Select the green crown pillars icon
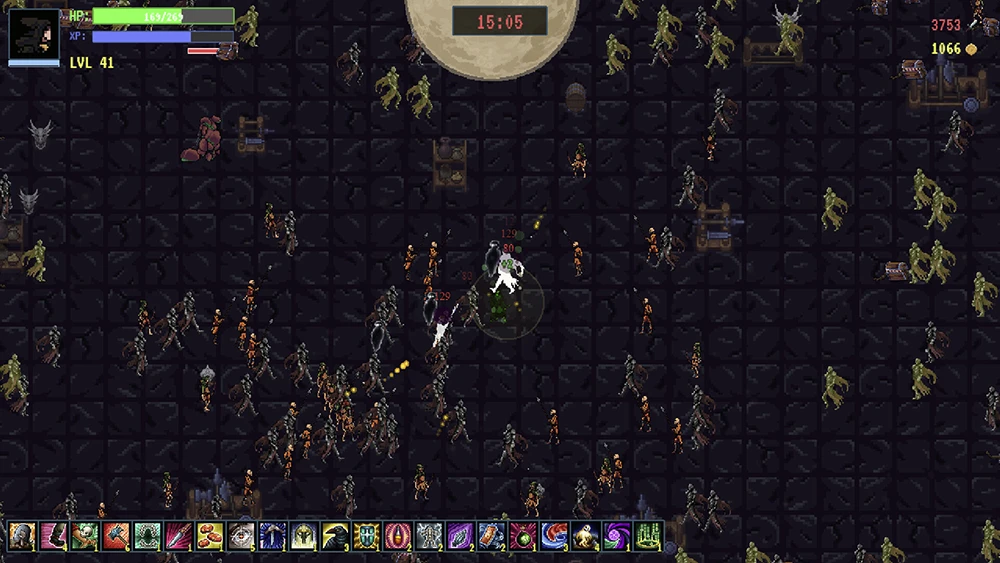The height and width of the screenshot is (563, 1000). tap(648, 536)
